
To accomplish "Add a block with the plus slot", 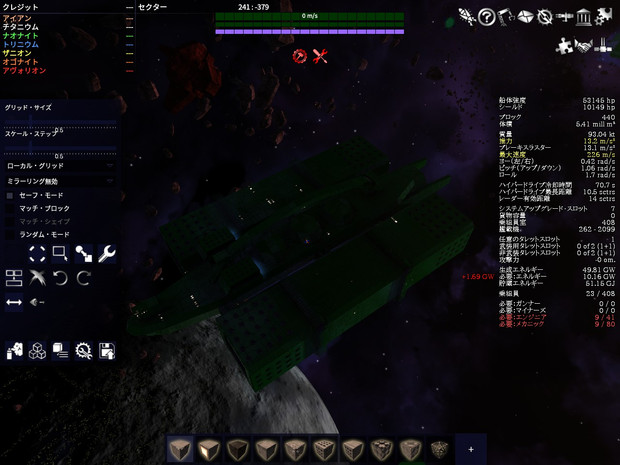I will 471,449.
